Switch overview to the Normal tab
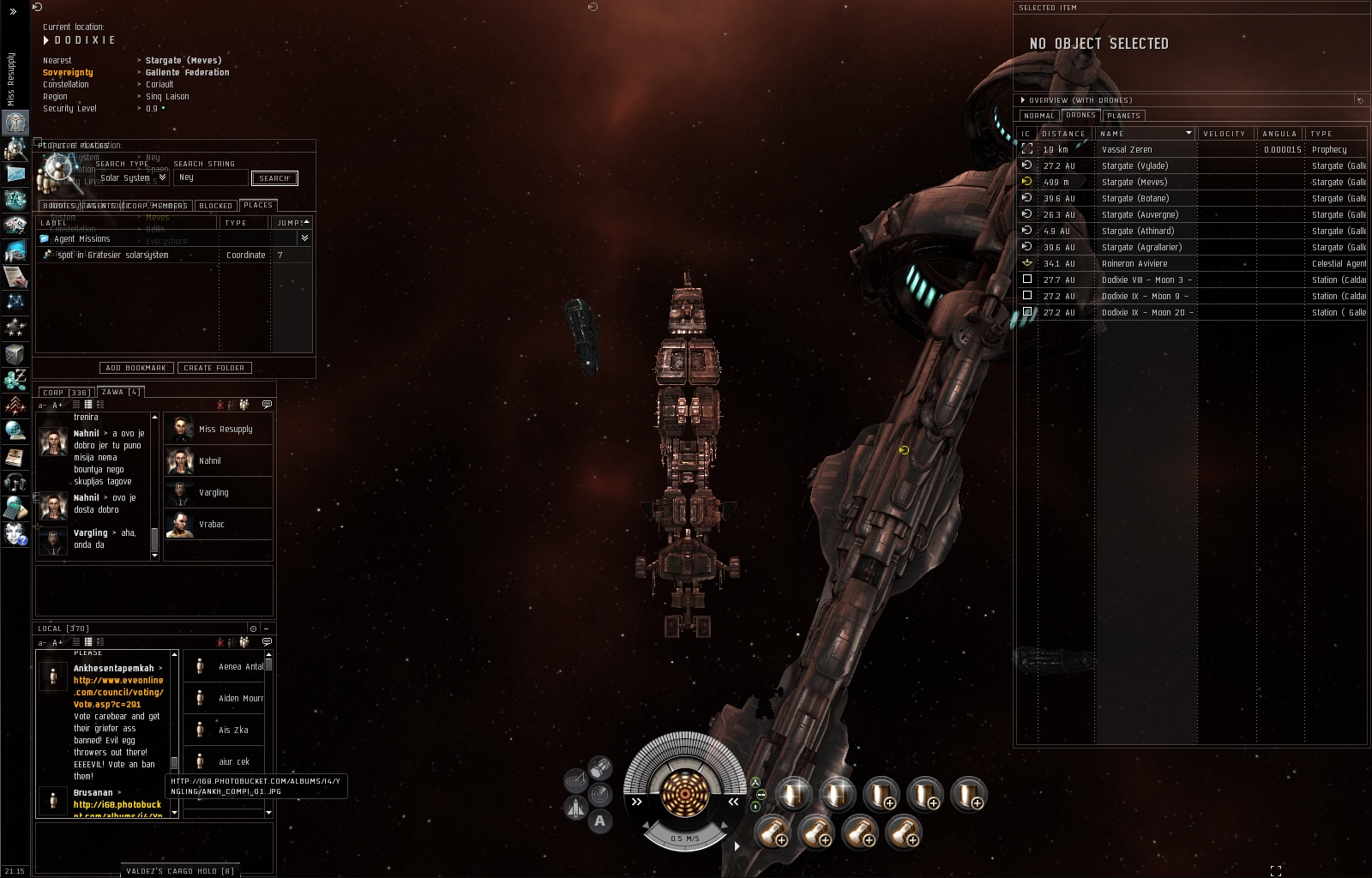Viewport: 1372px width, 878px height. (x=1038, y=116)
